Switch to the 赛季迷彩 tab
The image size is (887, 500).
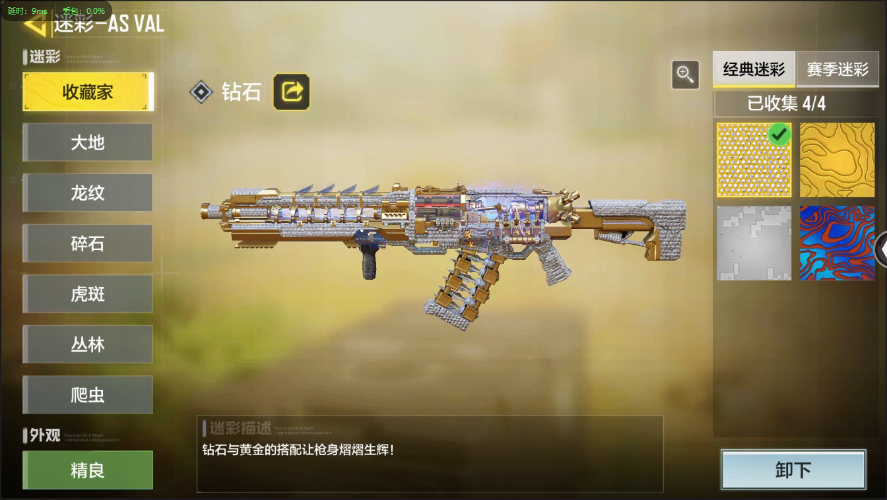coord(838,71)
